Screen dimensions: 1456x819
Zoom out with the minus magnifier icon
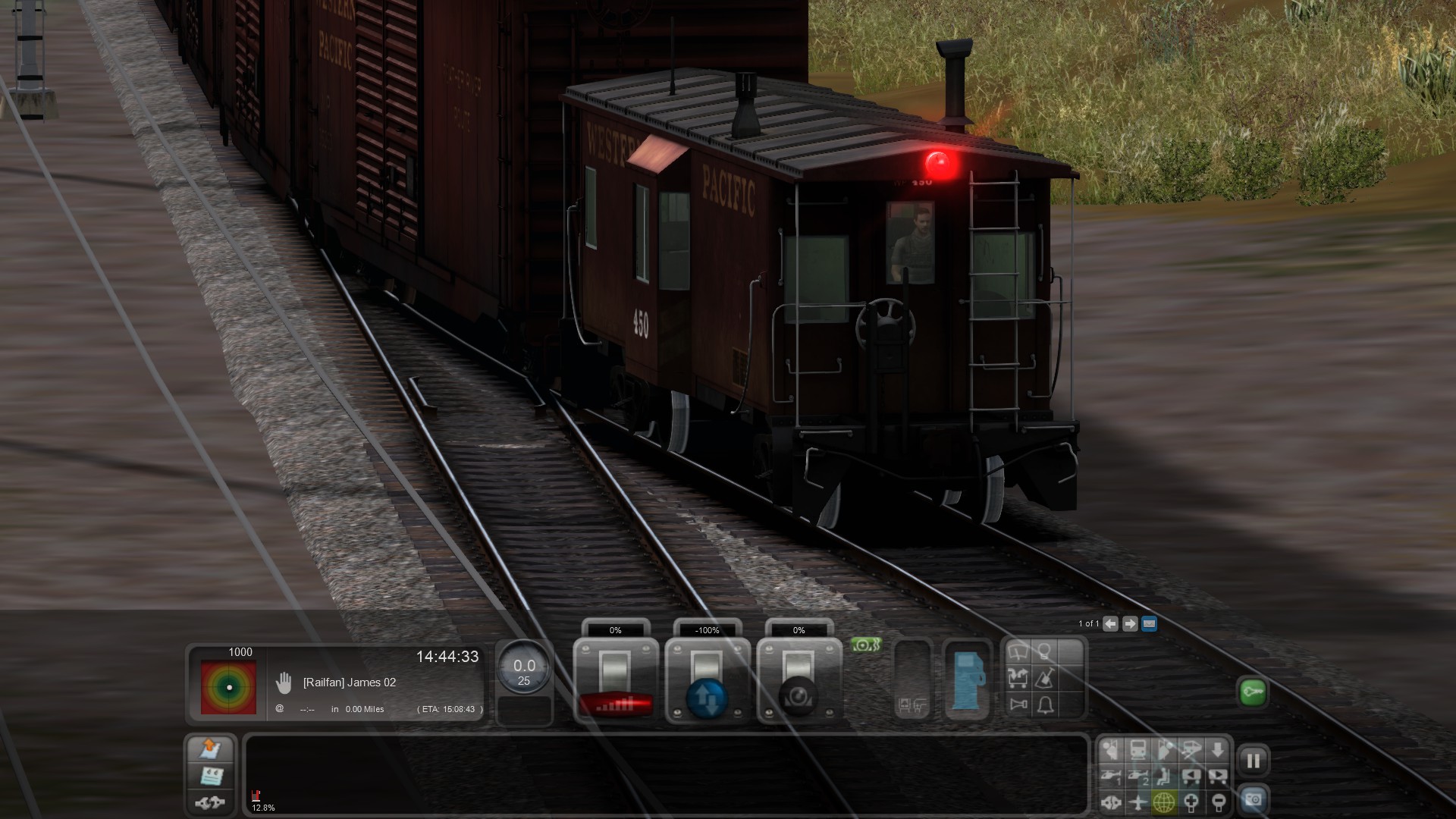pyautogui.click(x=1218, y=802)
